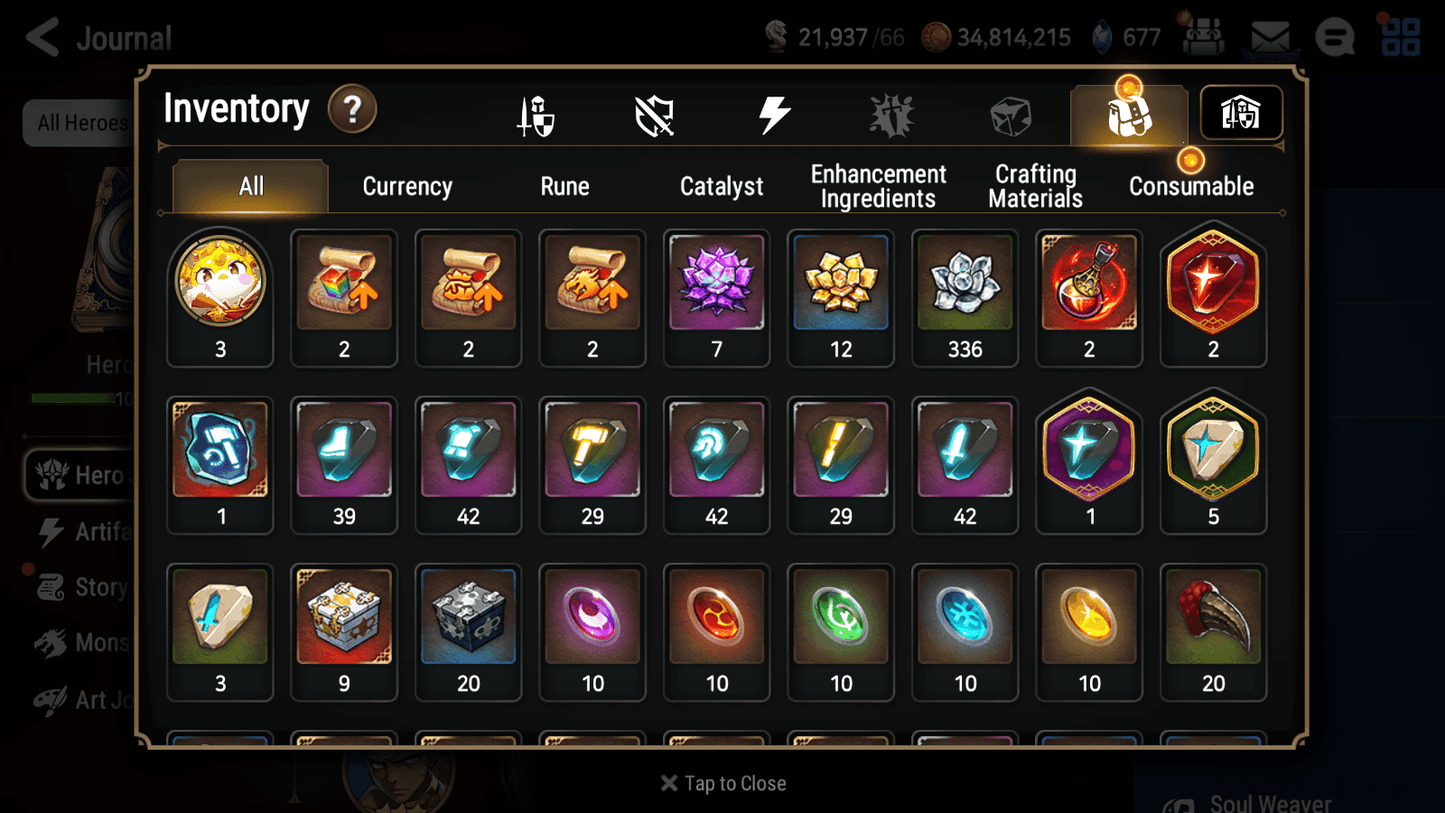1445x813 pixels.
Task: Switch to the storage building icon
Action: tap(1240, 113)
